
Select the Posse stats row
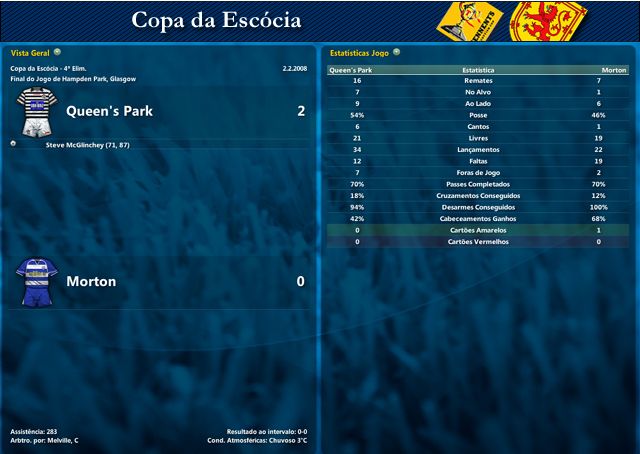(x=478, y=115)
